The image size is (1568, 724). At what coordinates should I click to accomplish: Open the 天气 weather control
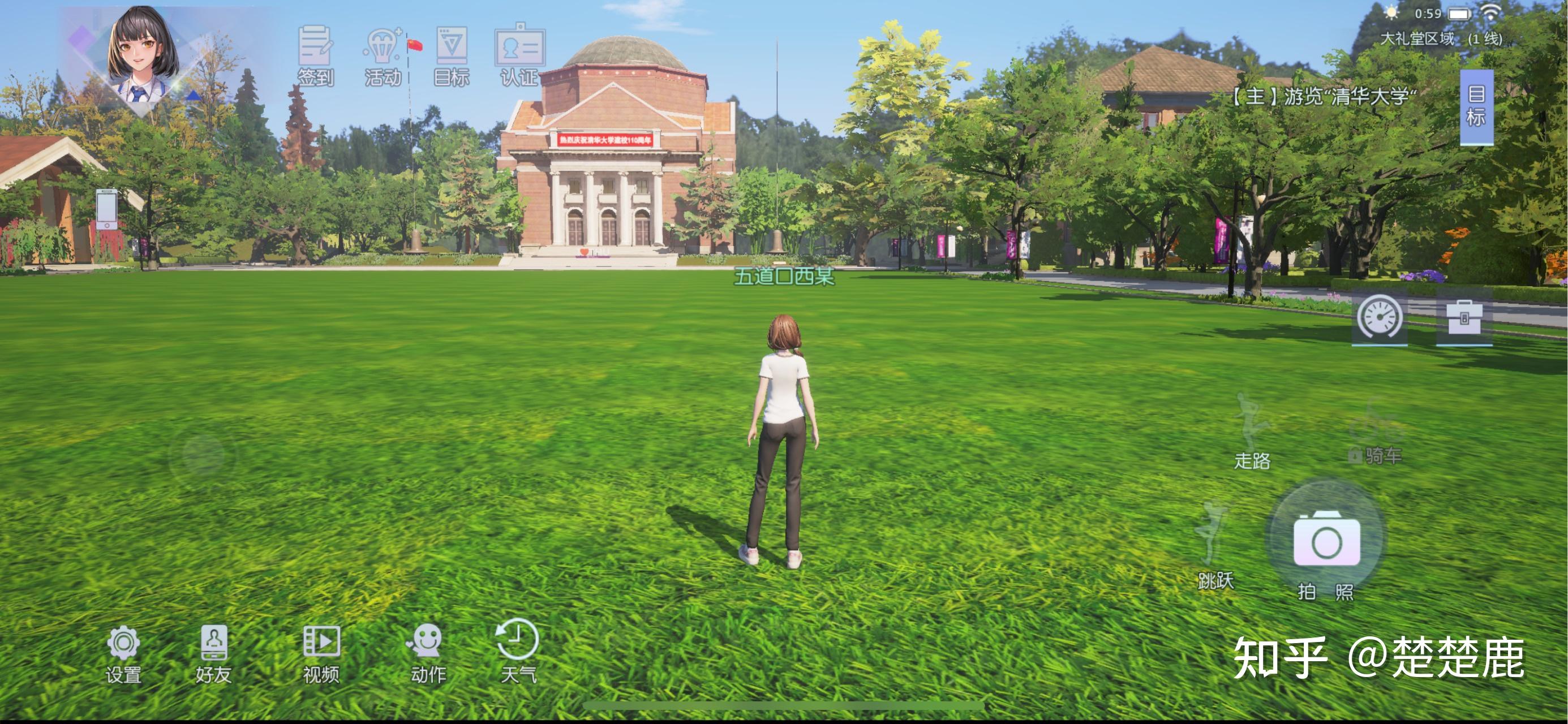[518, 650]
